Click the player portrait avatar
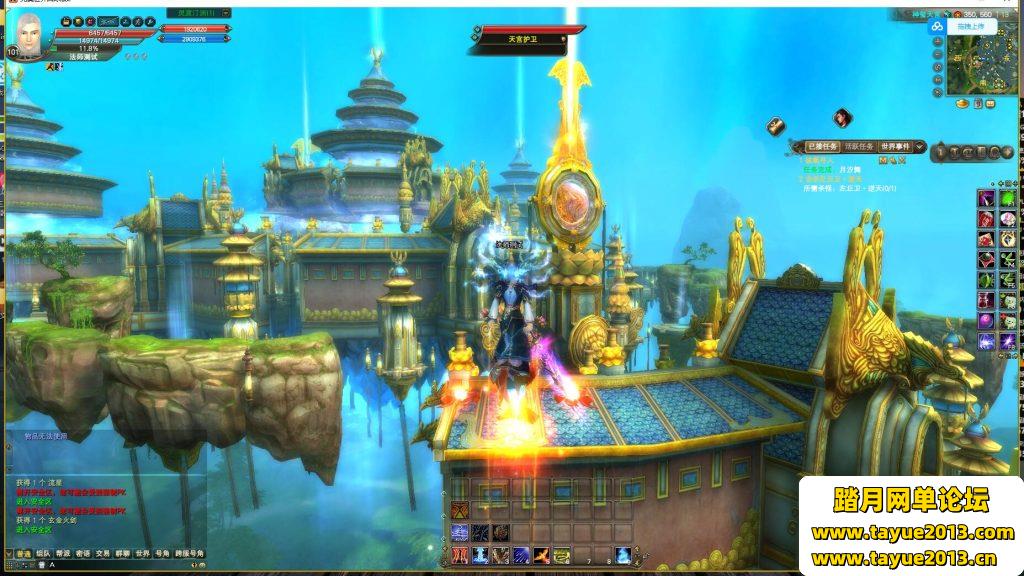Image resolution: width=1024 pixels, height=576 pixels. point(29,40)
